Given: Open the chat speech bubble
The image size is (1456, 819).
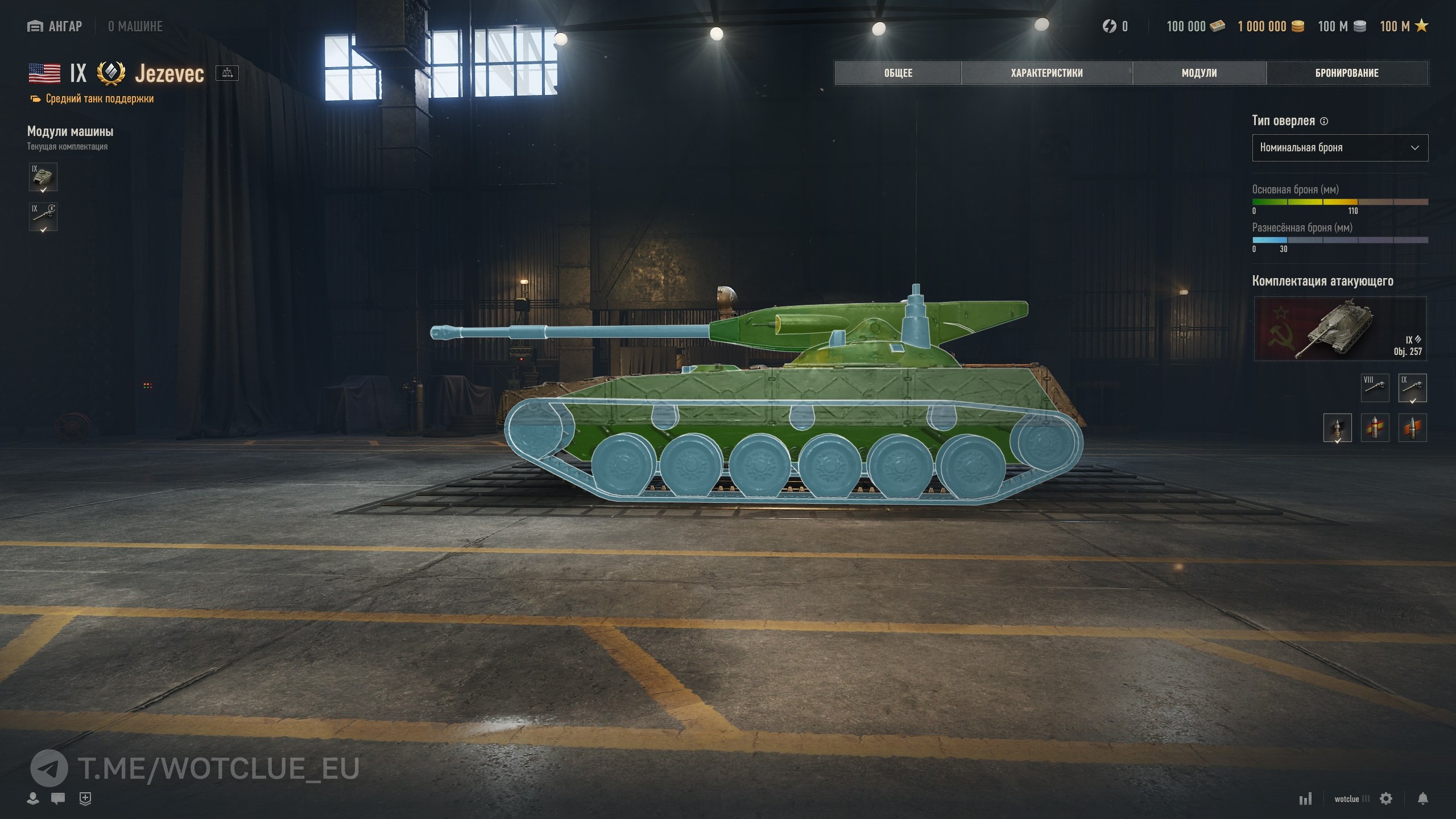Looking at the screenshot, I should pos(58,799).
